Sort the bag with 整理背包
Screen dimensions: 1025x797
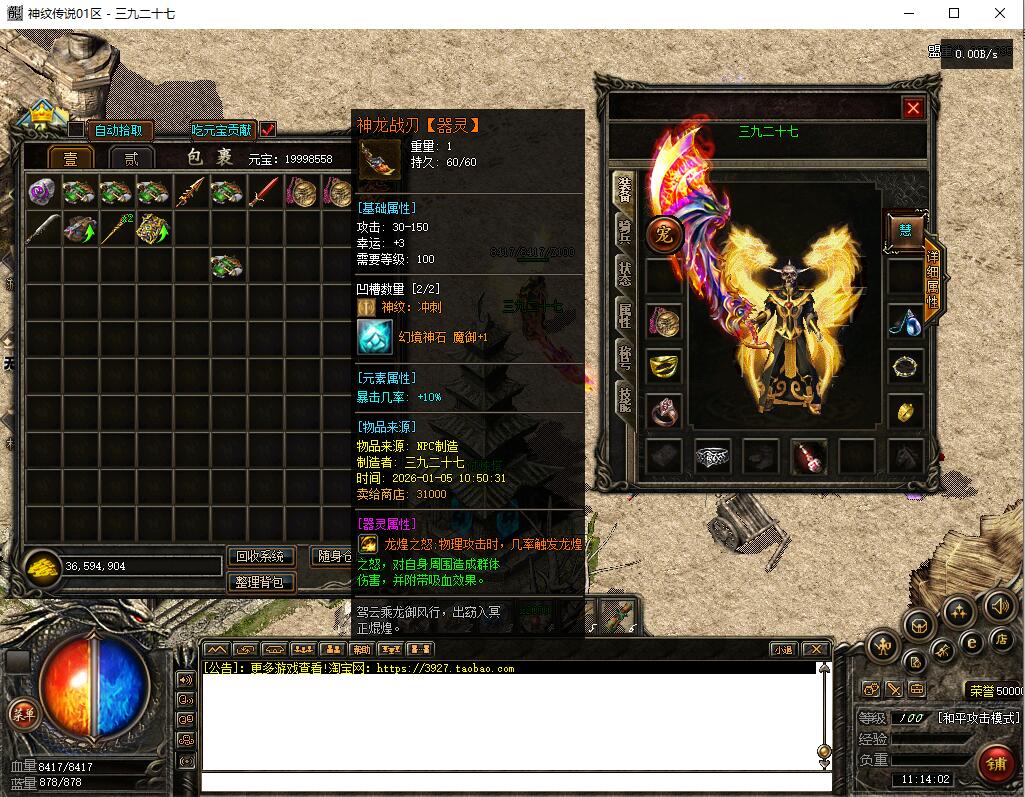261,581
